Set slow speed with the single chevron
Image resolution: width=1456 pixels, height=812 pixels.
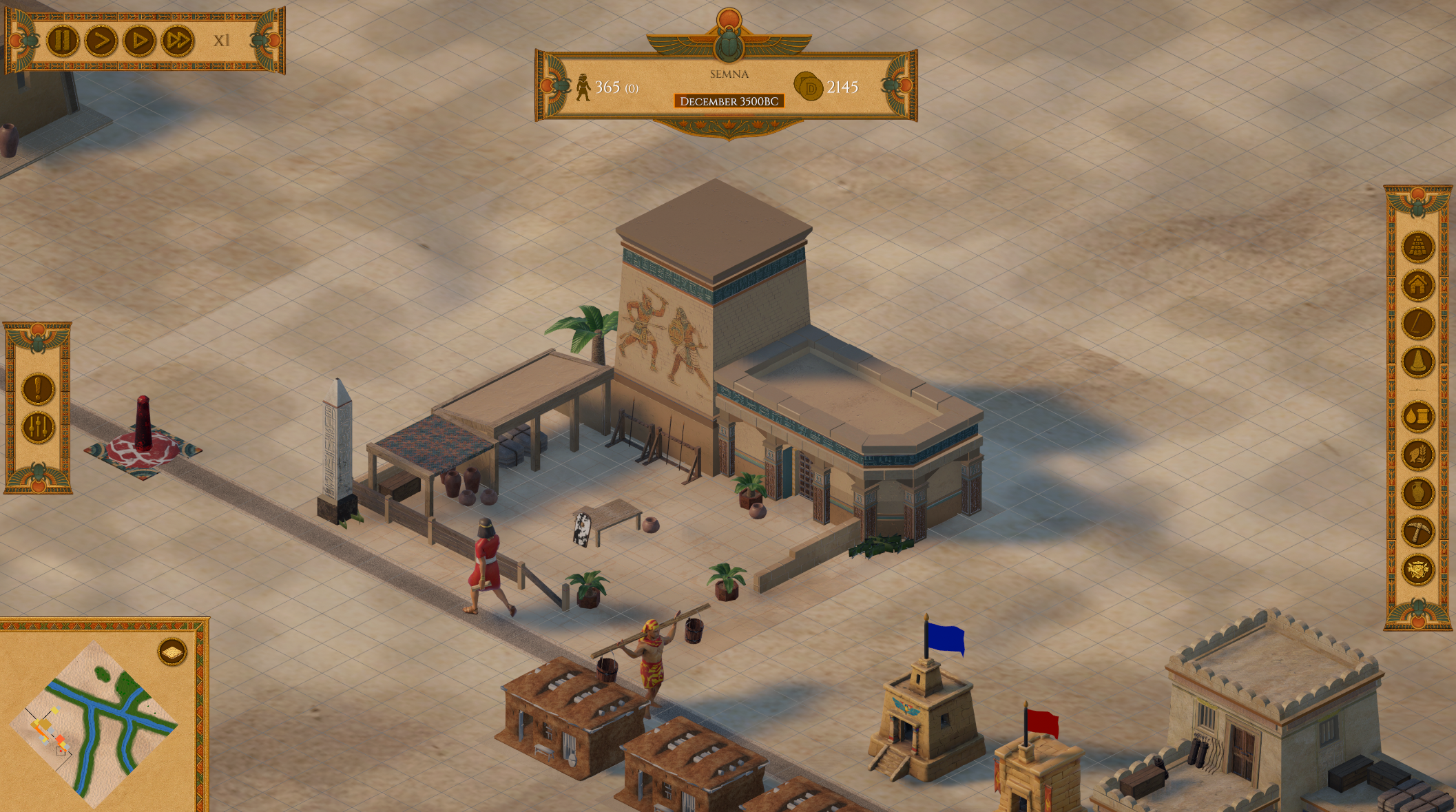click(101, 41)
